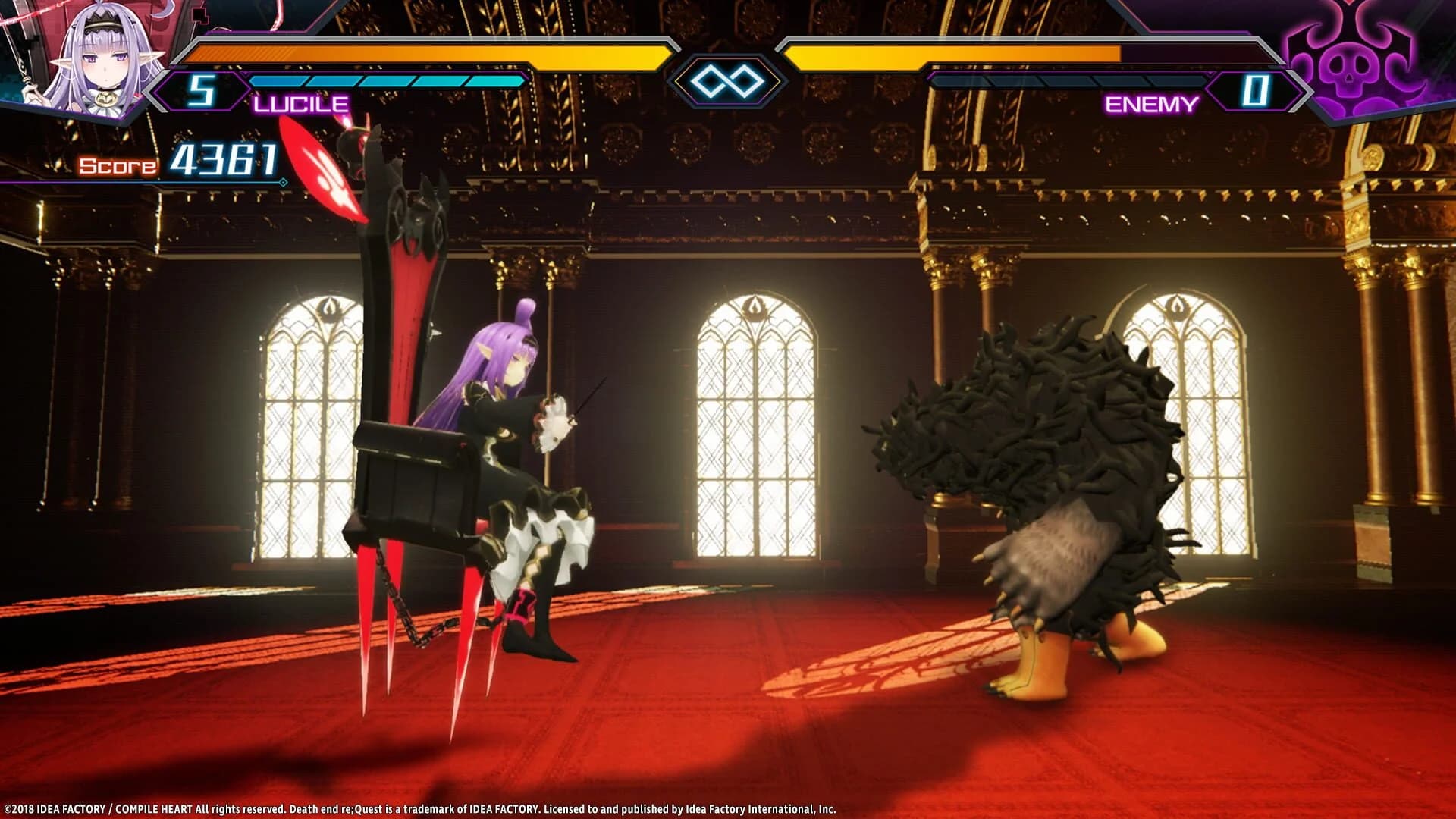Click the Score label
Viewport: 1456px width, 819px height.
pos(118,165)
